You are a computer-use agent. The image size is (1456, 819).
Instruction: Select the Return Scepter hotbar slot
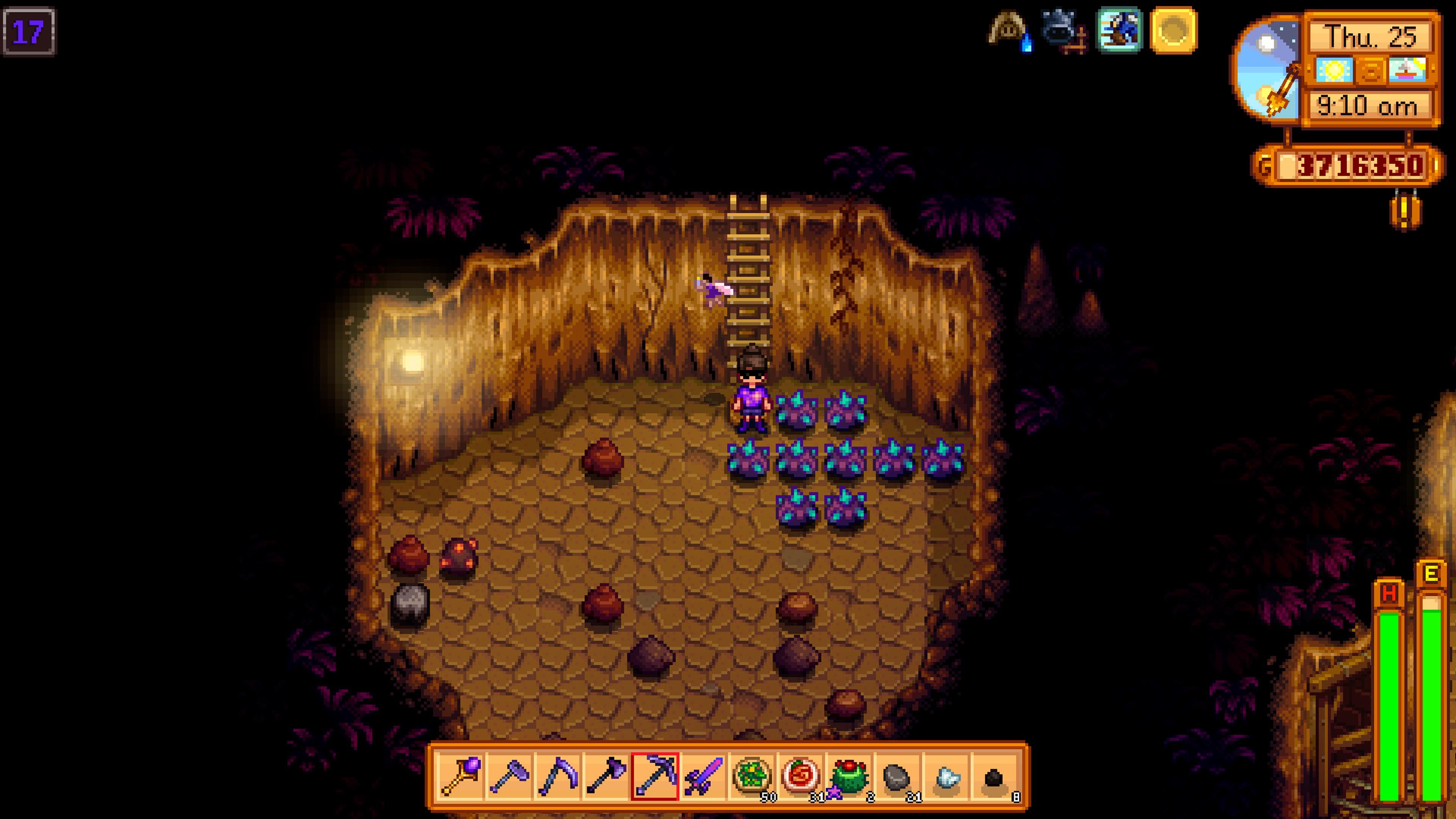pyautogui.click(x=461, y=777)
